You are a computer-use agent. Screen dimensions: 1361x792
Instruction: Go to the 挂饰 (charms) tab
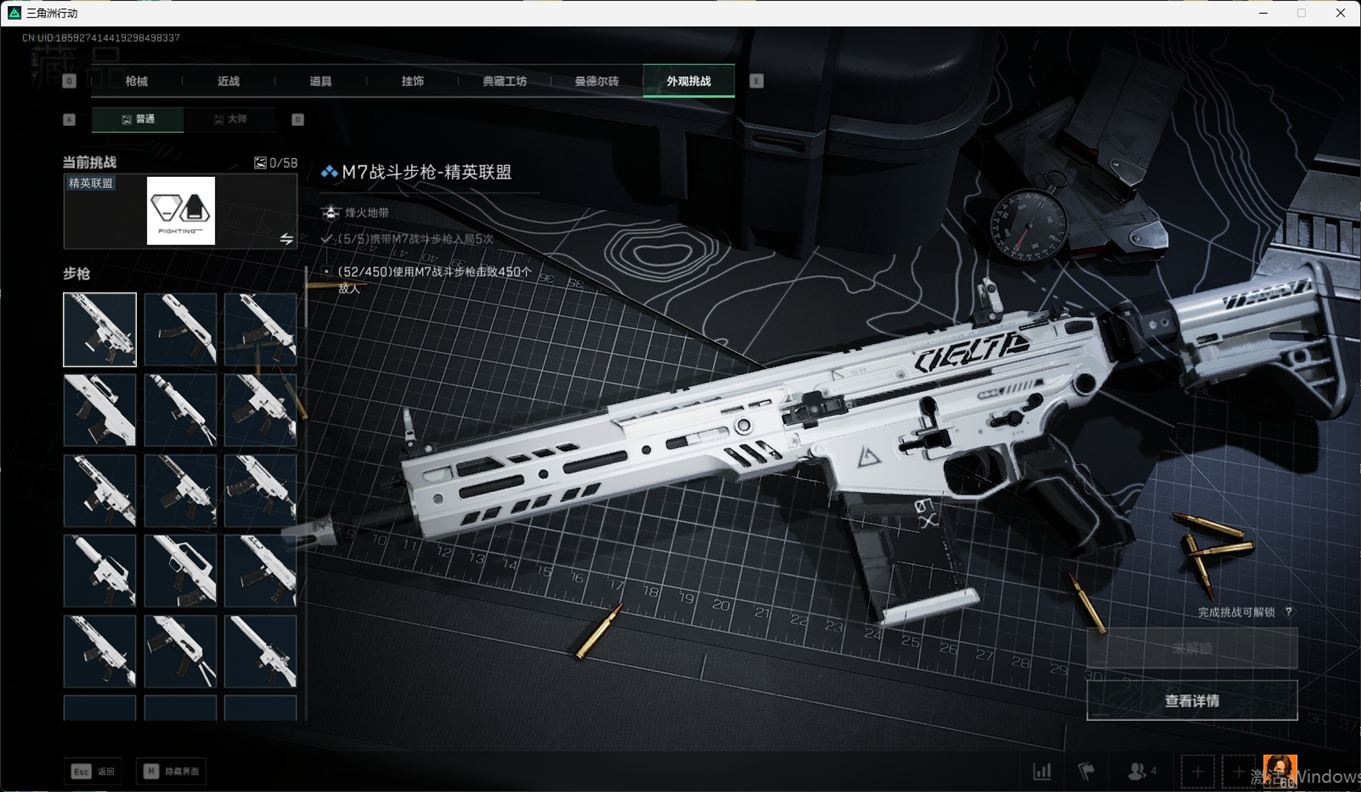[x=412, y=81]
